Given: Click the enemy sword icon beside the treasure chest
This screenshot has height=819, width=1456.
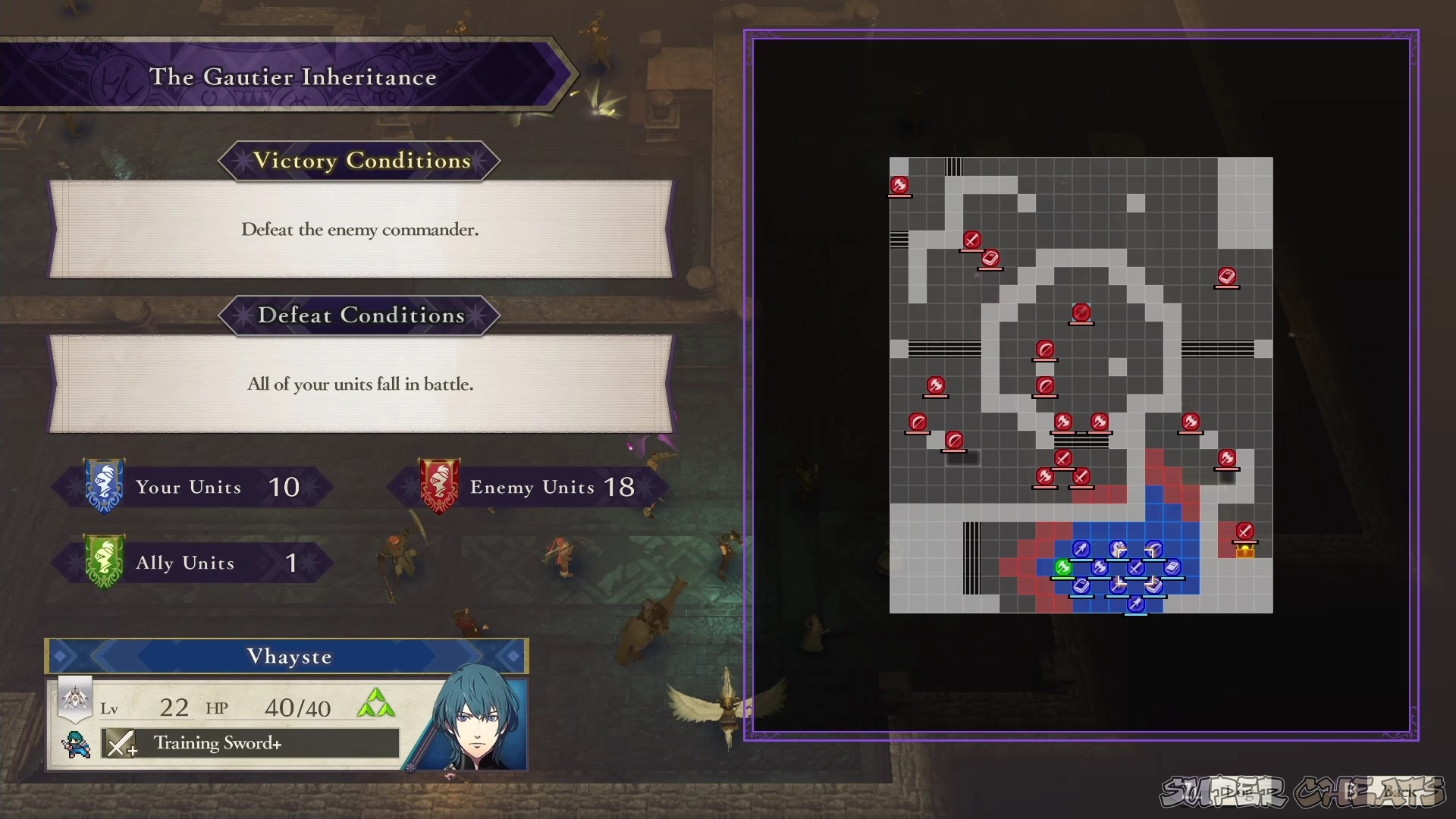Looking at the screenshot, I should tap(1246, 530).
